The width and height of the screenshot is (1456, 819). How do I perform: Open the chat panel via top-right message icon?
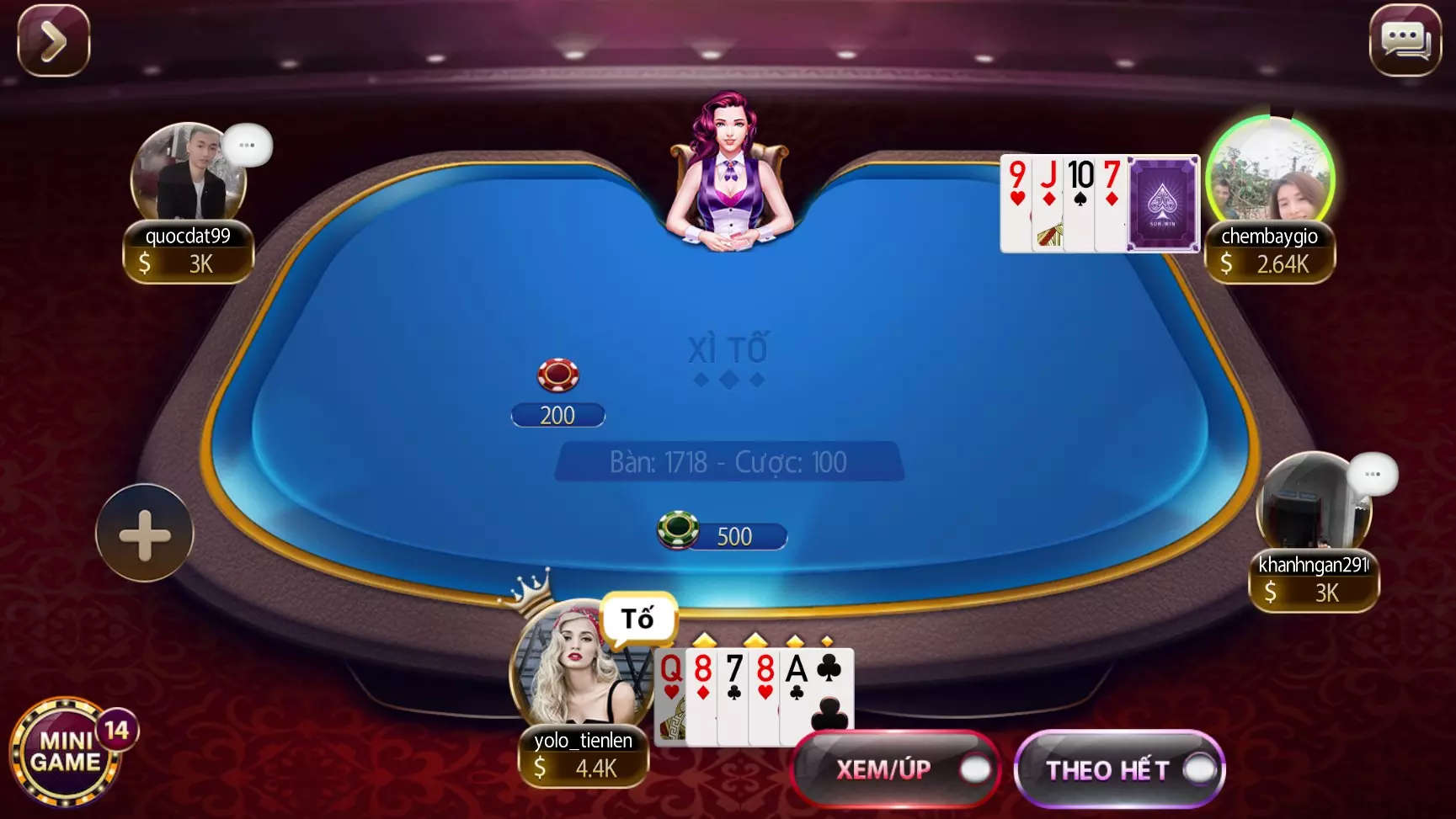pyautogui.click(x=1405, y=40)
